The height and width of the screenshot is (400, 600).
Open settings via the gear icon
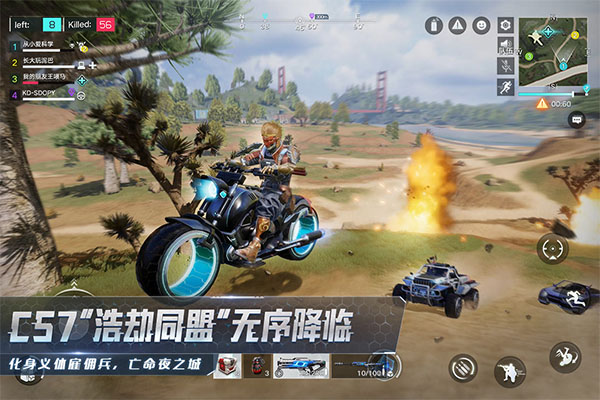(506, 24)
